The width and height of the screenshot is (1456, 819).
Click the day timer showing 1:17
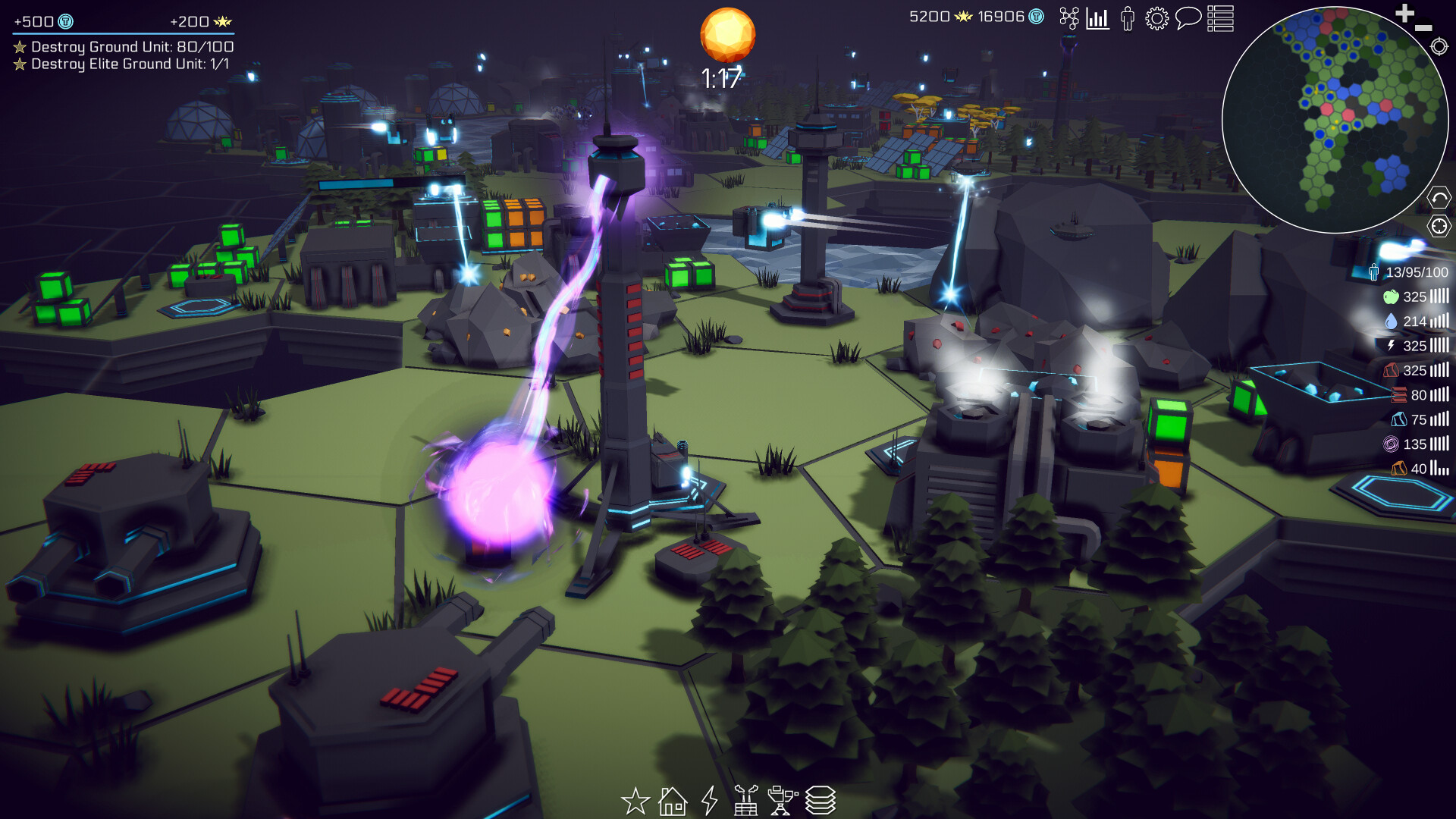click(724, 76)
